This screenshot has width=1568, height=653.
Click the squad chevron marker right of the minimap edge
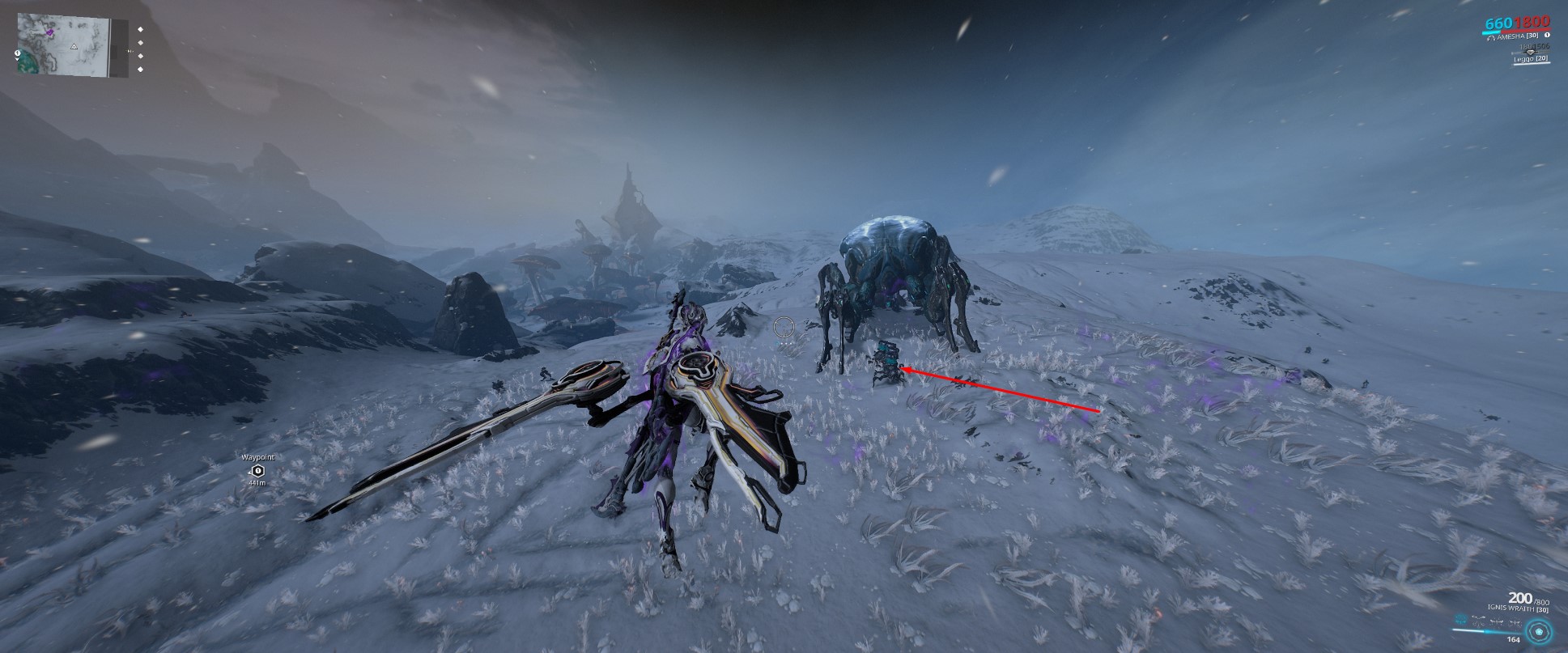click(130, 51)
